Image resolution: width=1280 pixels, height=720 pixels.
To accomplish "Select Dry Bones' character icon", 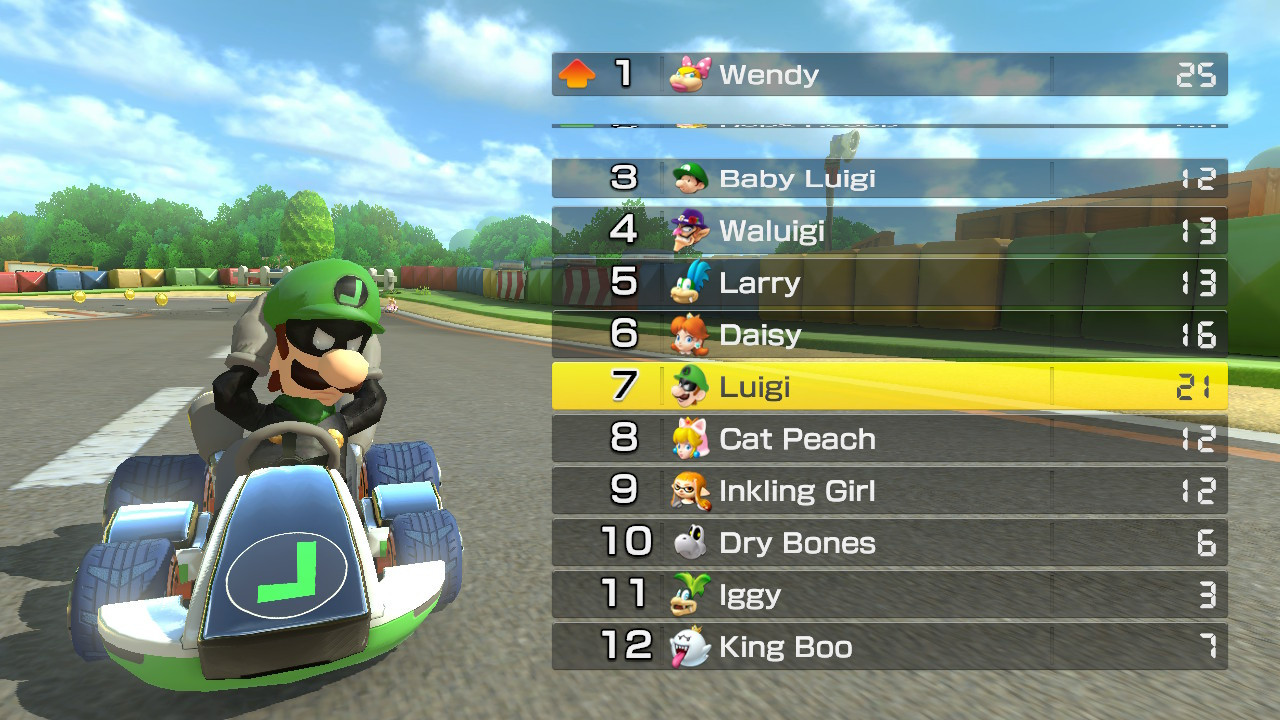I will [x=693, y=543].
